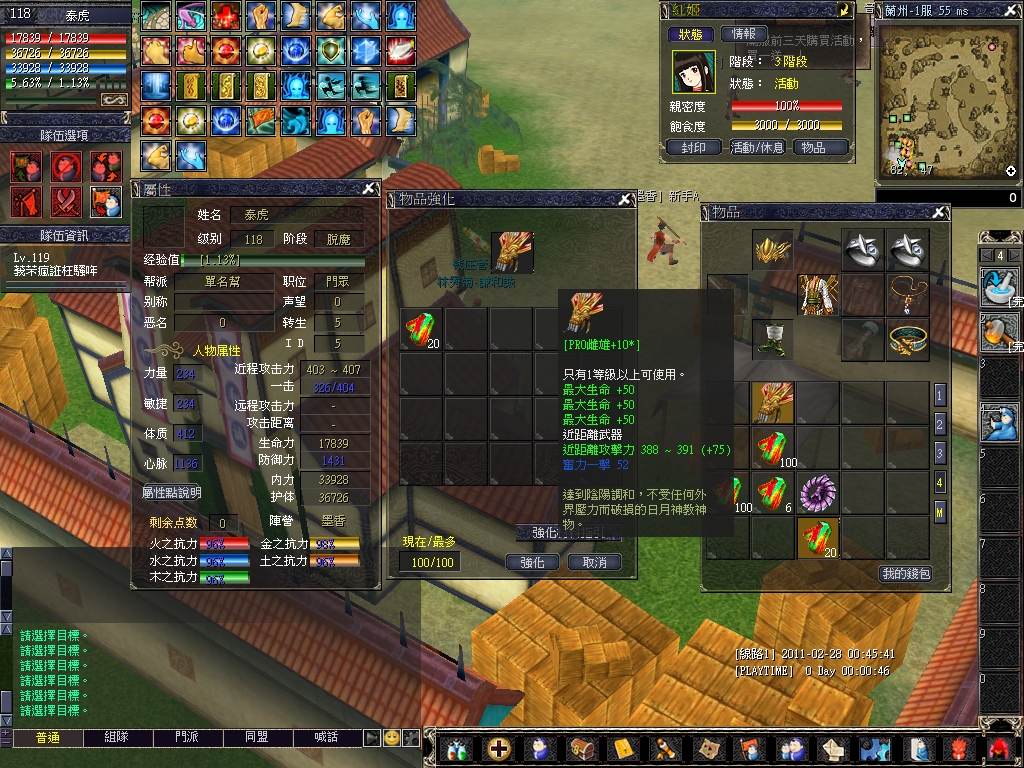
Task: Switch pet panel to 情報 tab
Action: (744, 34)
